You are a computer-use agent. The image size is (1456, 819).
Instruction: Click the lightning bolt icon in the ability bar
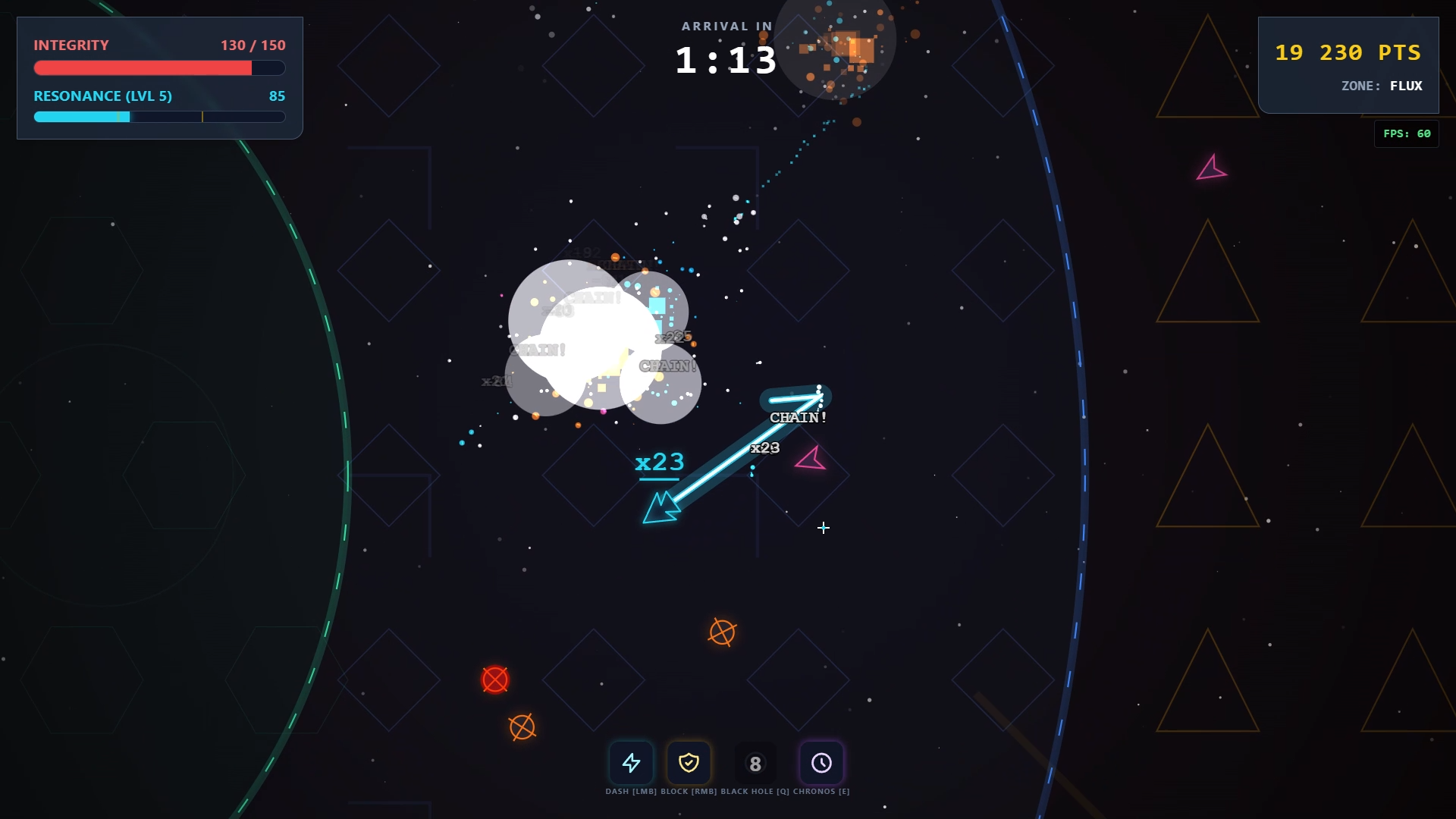[x=632, y=764]
